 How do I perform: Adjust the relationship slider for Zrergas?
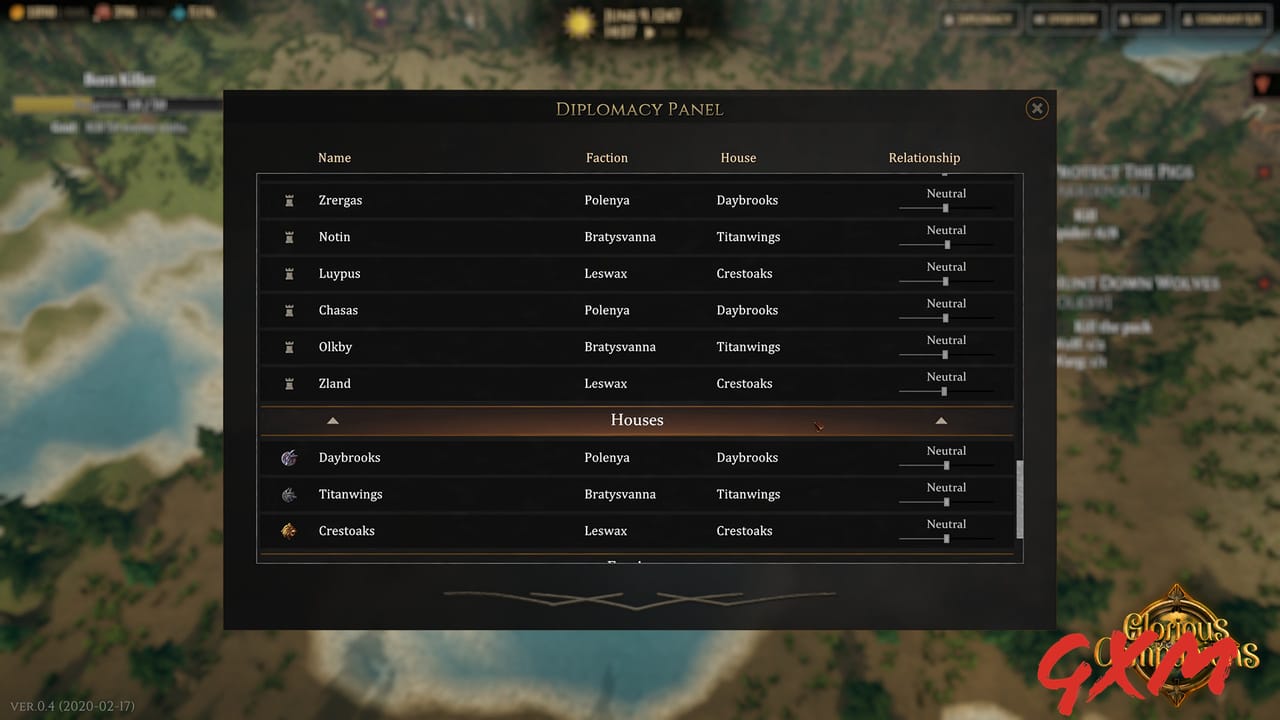pyautogui.click(x=945, y=208)
